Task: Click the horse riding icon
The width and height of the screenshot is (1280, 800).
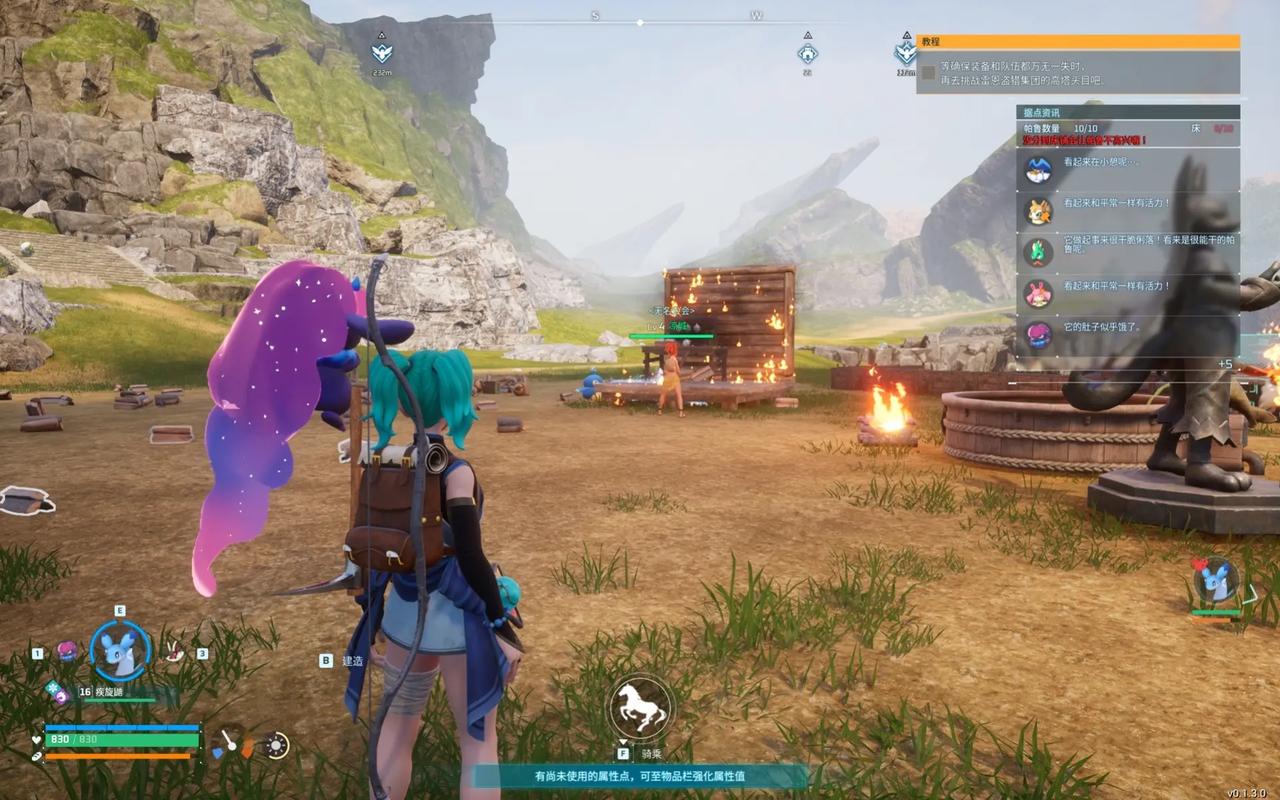Action: pyautogui.click(x=640, y=706)
